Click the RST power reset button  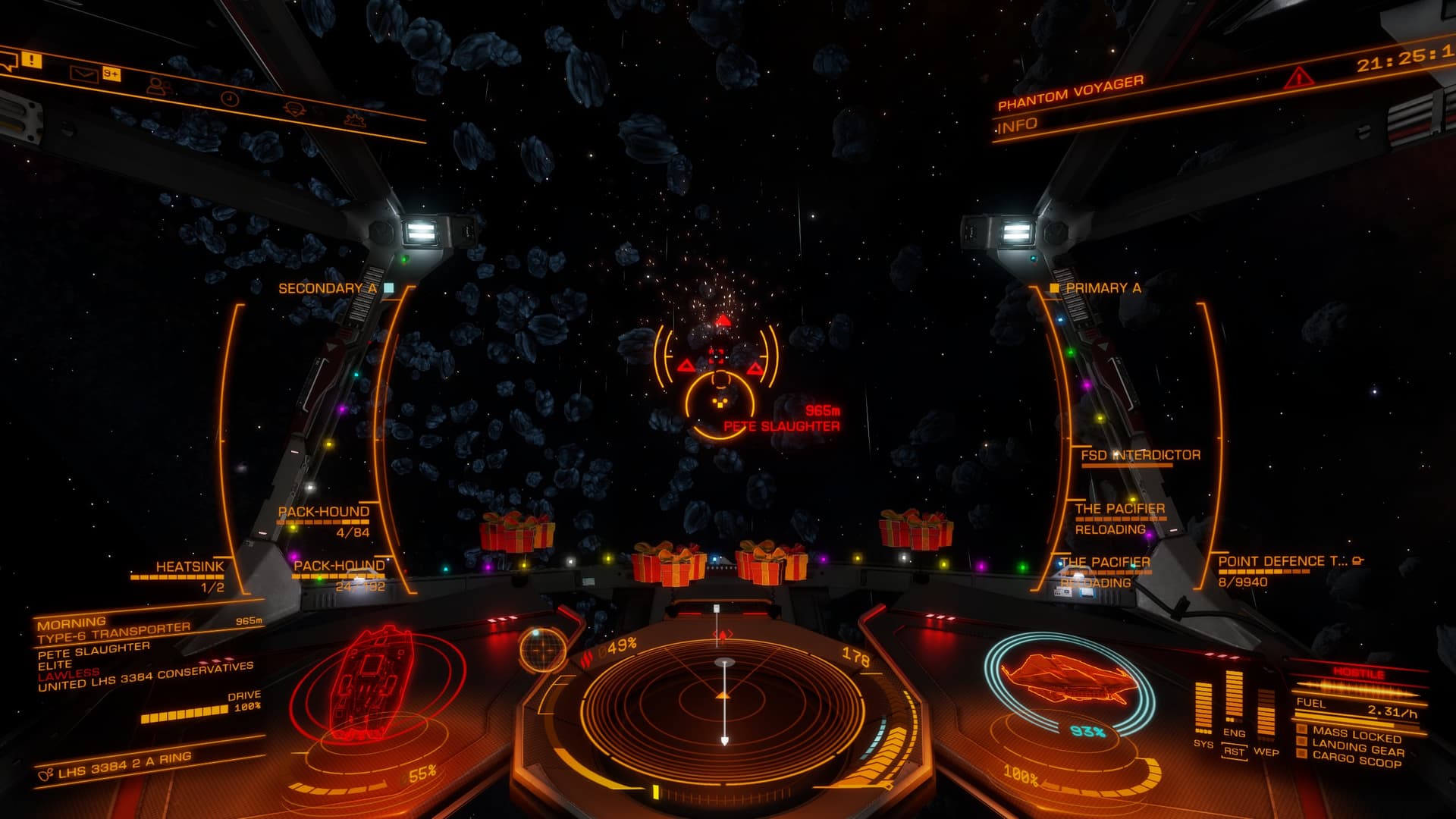click(1234, 752)
